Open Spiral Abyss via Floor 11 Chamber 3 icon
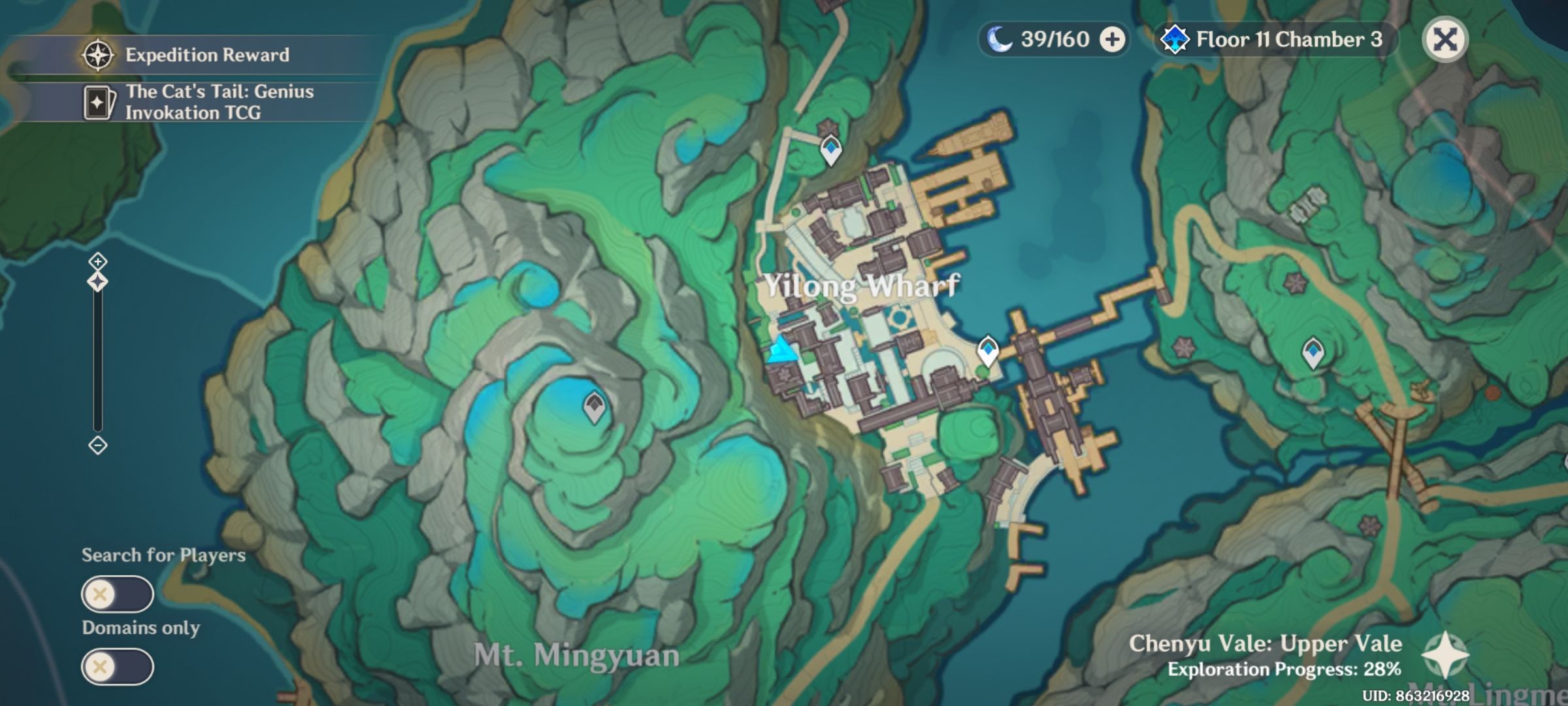This screenshot has width=1568, height=706. coord(1175,39)
